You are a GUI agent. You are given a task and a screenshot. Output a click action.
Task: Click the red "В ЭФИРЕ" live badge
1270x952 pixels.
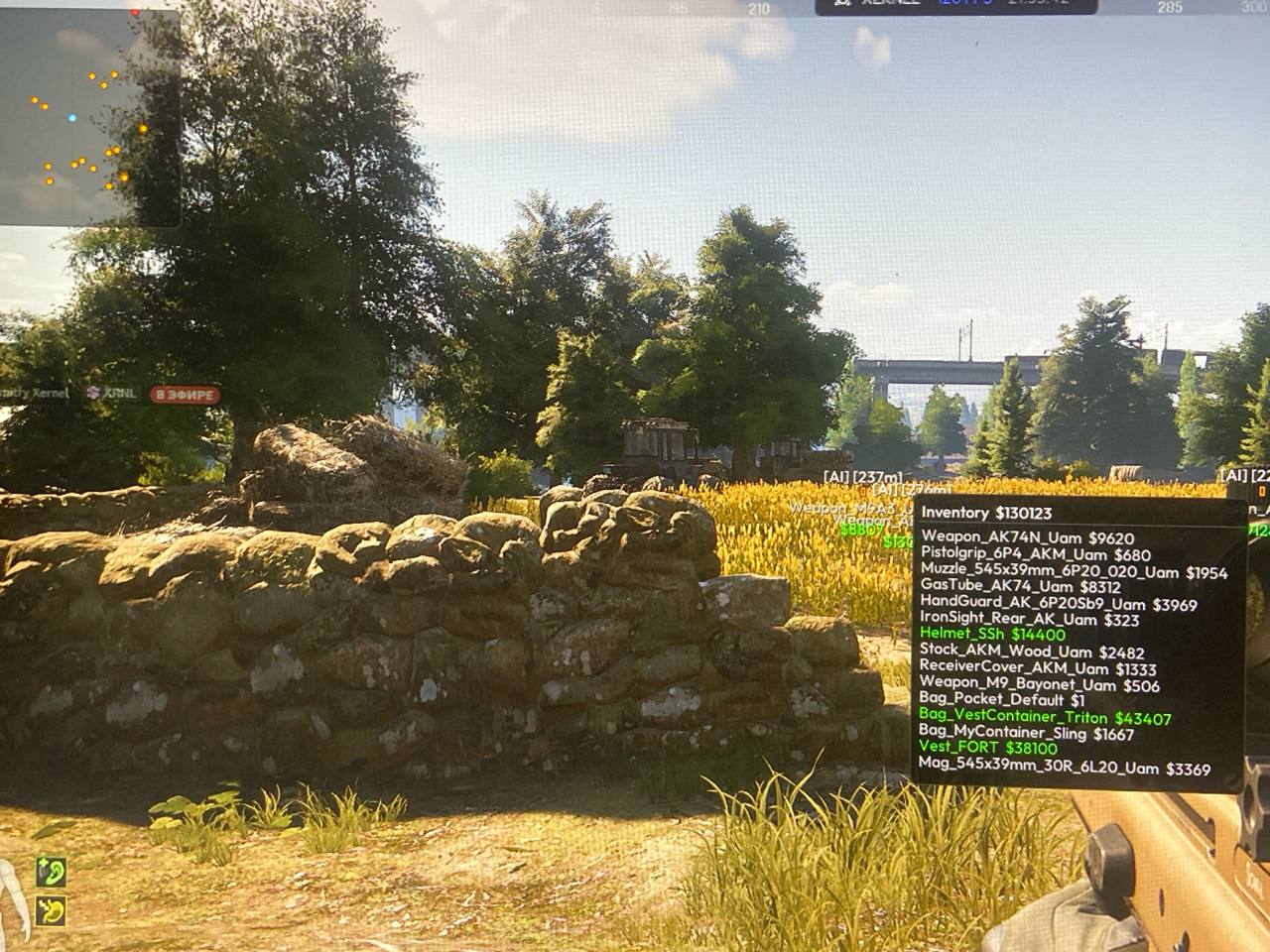click(186, 395)
